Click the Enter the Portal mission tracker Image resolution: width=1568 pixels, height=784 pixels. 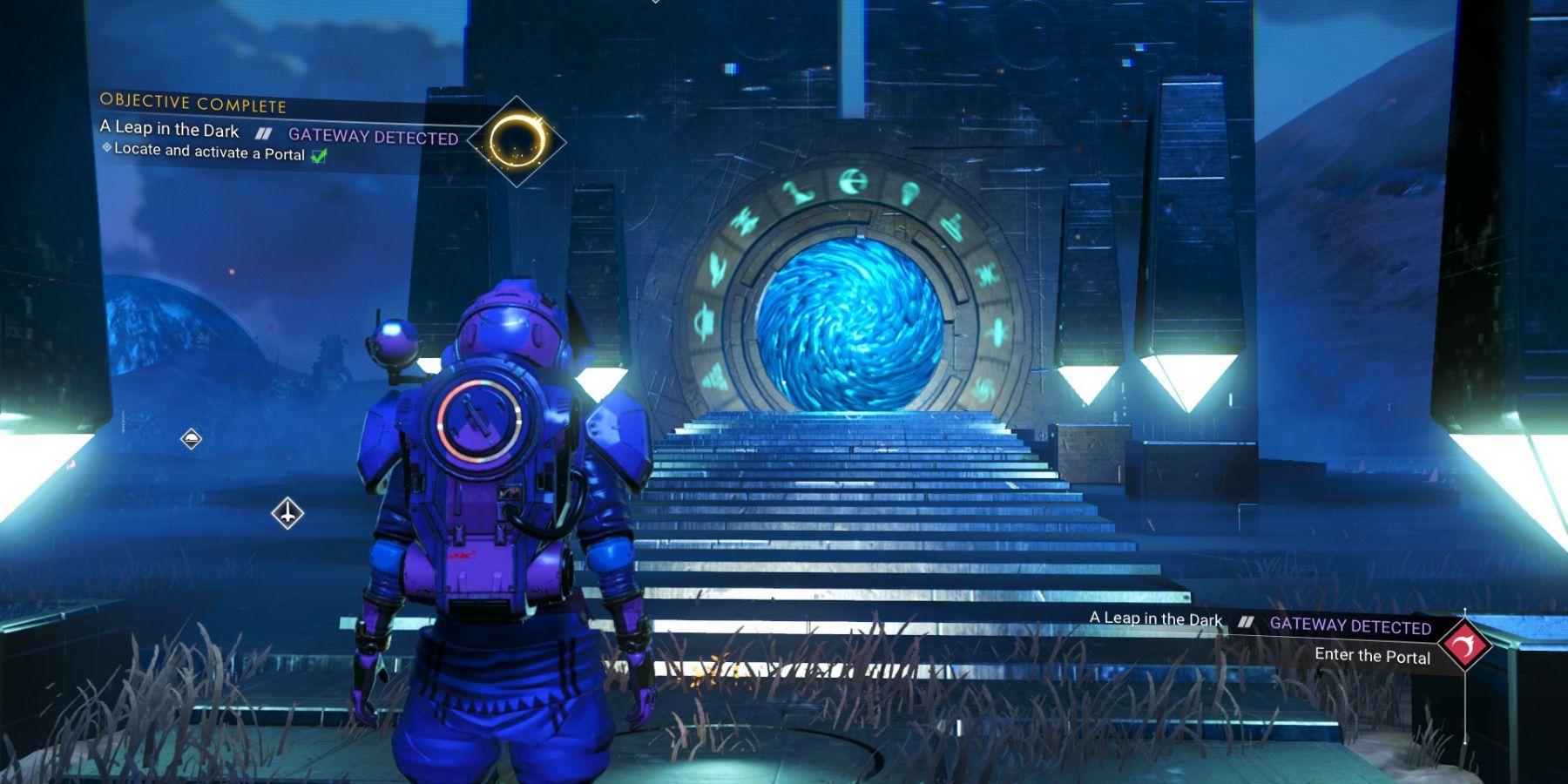(1372, 656)
